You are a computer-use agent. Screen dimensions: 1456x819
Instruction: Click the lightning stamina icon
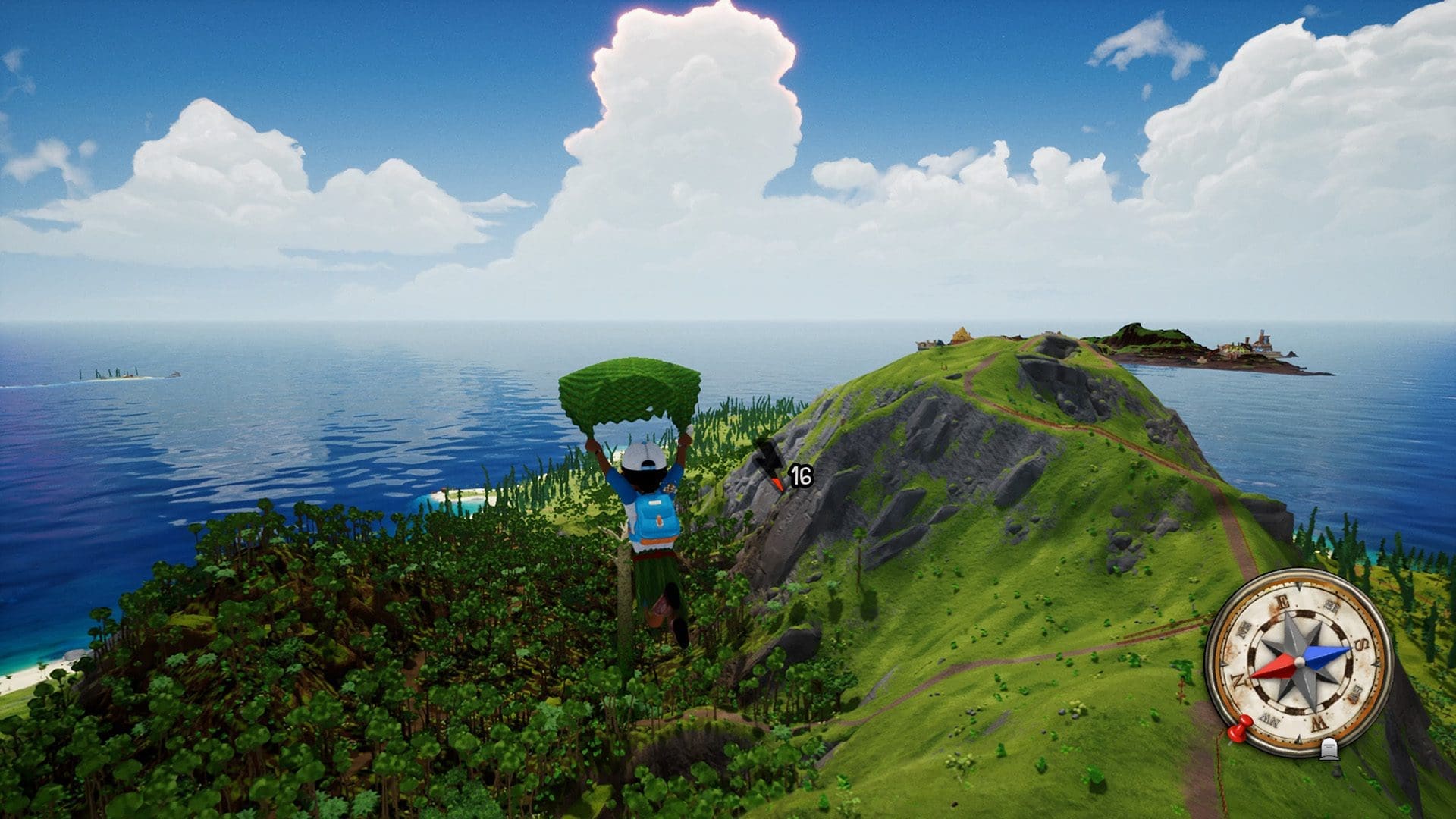(x=767, y=460)
